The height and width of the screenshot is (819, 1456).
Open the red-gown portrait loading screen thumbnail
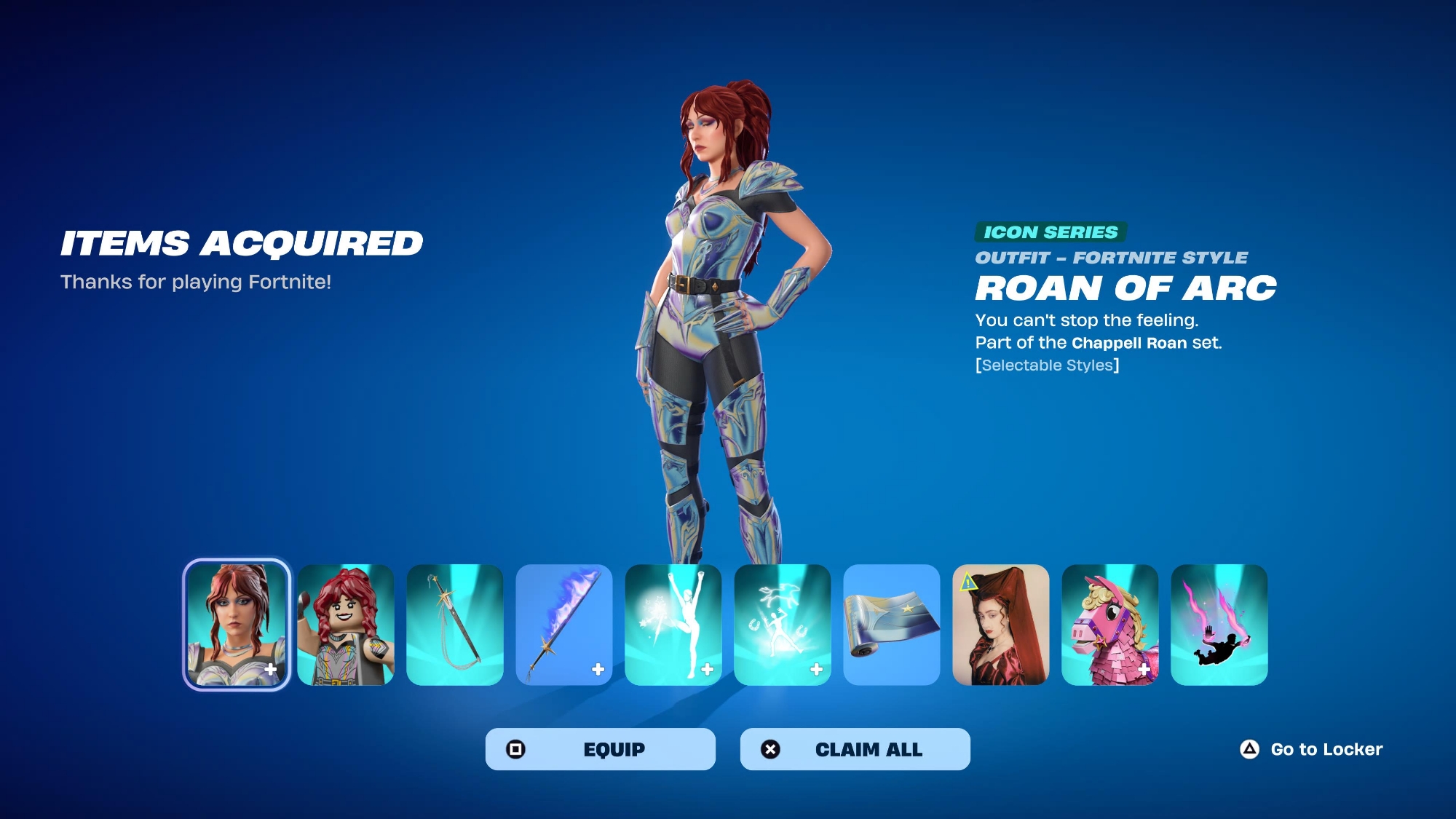tap(1001, 625)
